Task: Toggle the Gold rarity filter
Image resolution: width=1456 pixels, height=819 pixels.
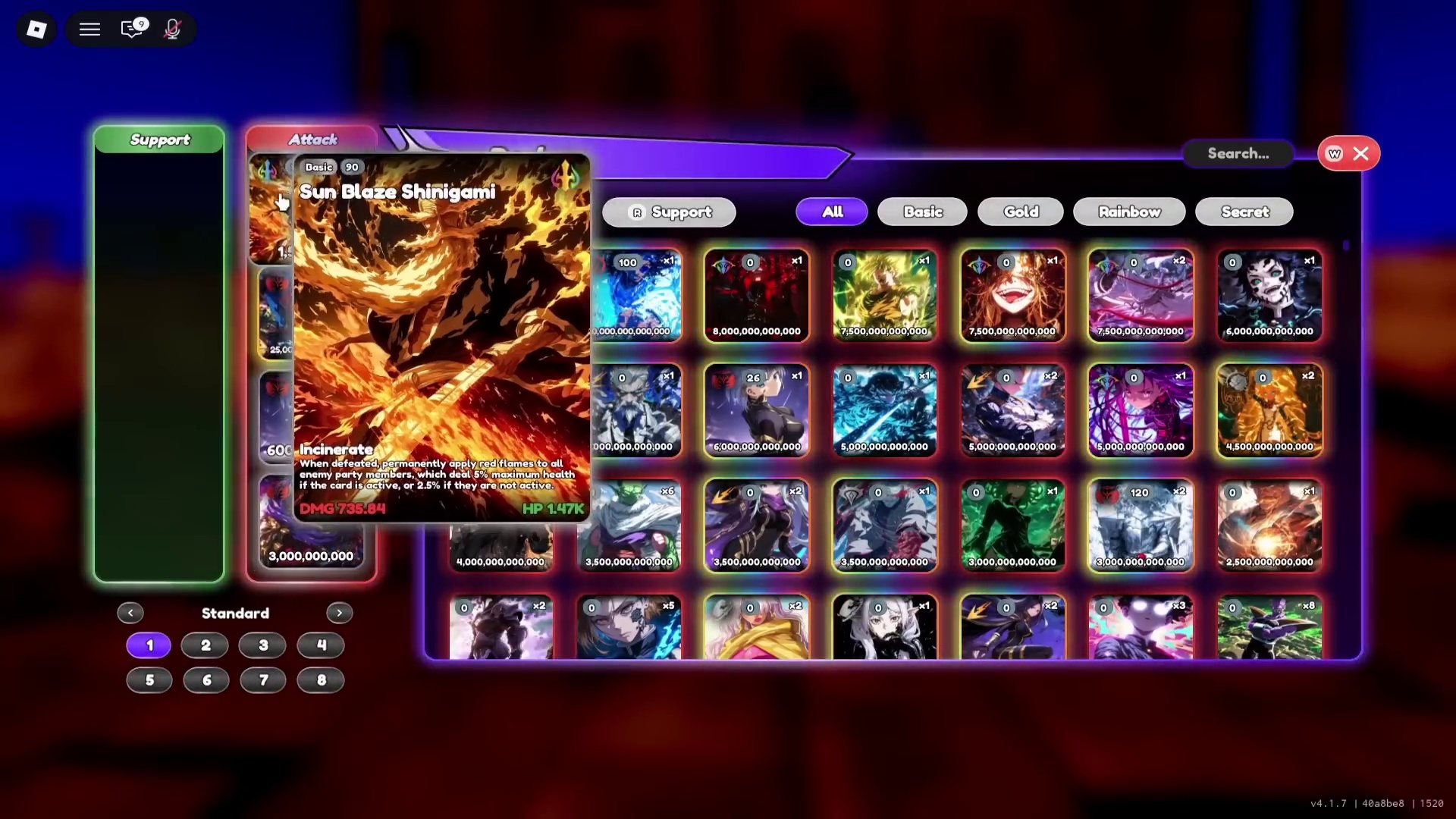Action: (x=1019, y=212)
